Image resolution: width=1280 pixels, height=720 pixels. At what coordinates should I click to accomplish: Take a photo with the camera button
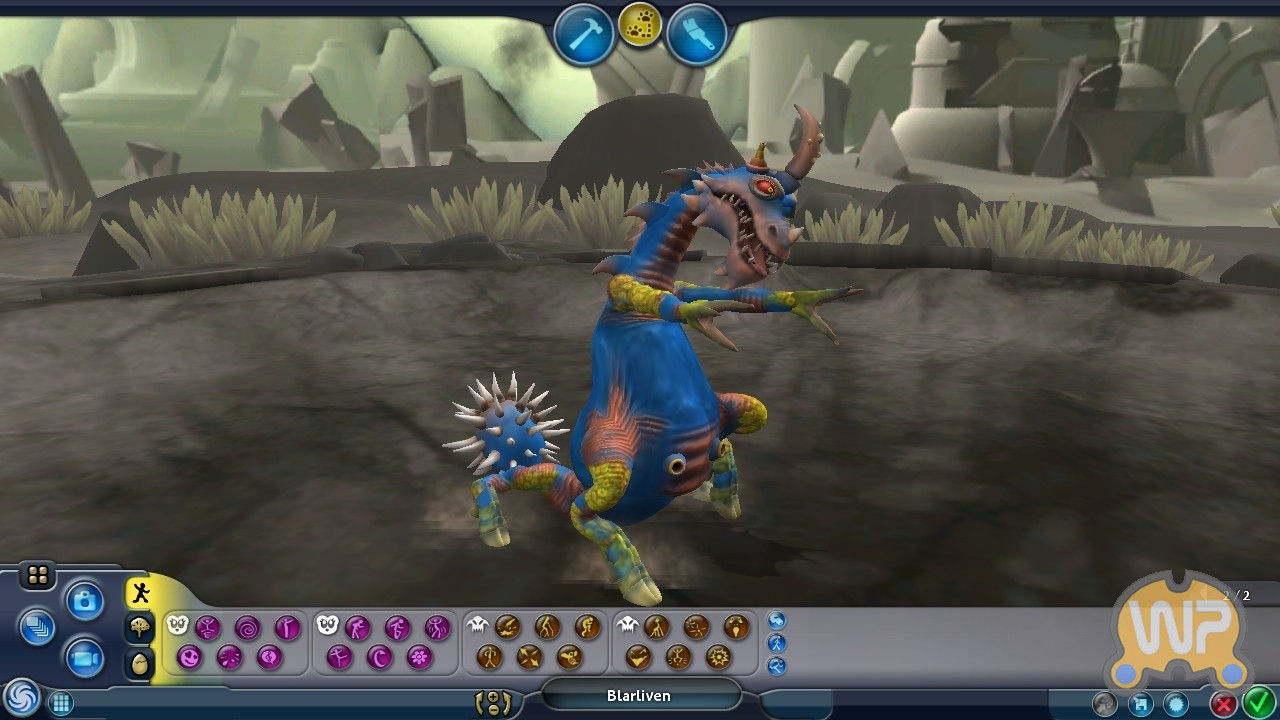tap(85, 601)
